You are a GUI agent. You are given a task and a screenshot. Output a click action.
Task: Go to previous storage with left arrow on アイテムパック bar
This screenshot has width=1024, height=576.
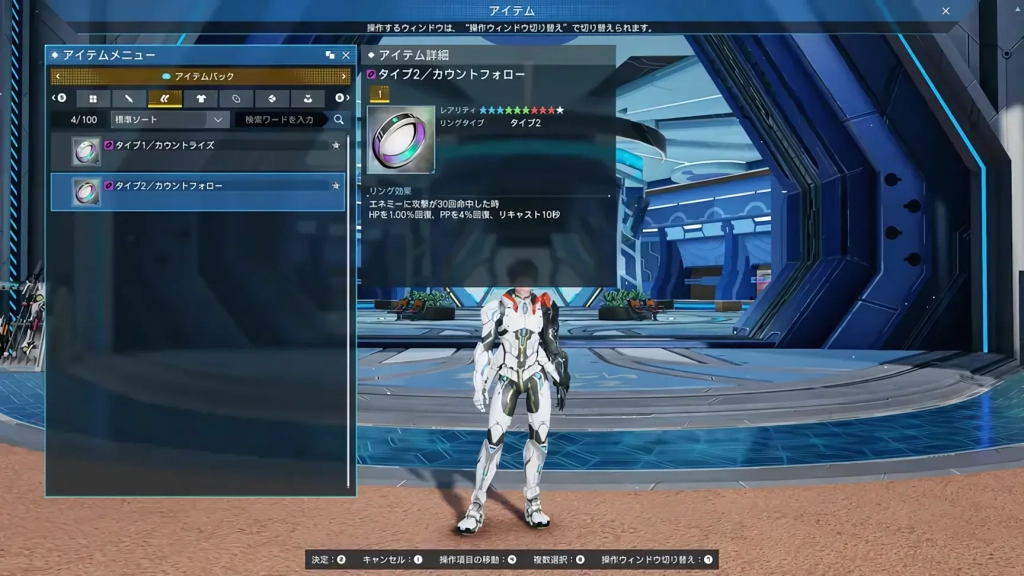coord(58,76)
